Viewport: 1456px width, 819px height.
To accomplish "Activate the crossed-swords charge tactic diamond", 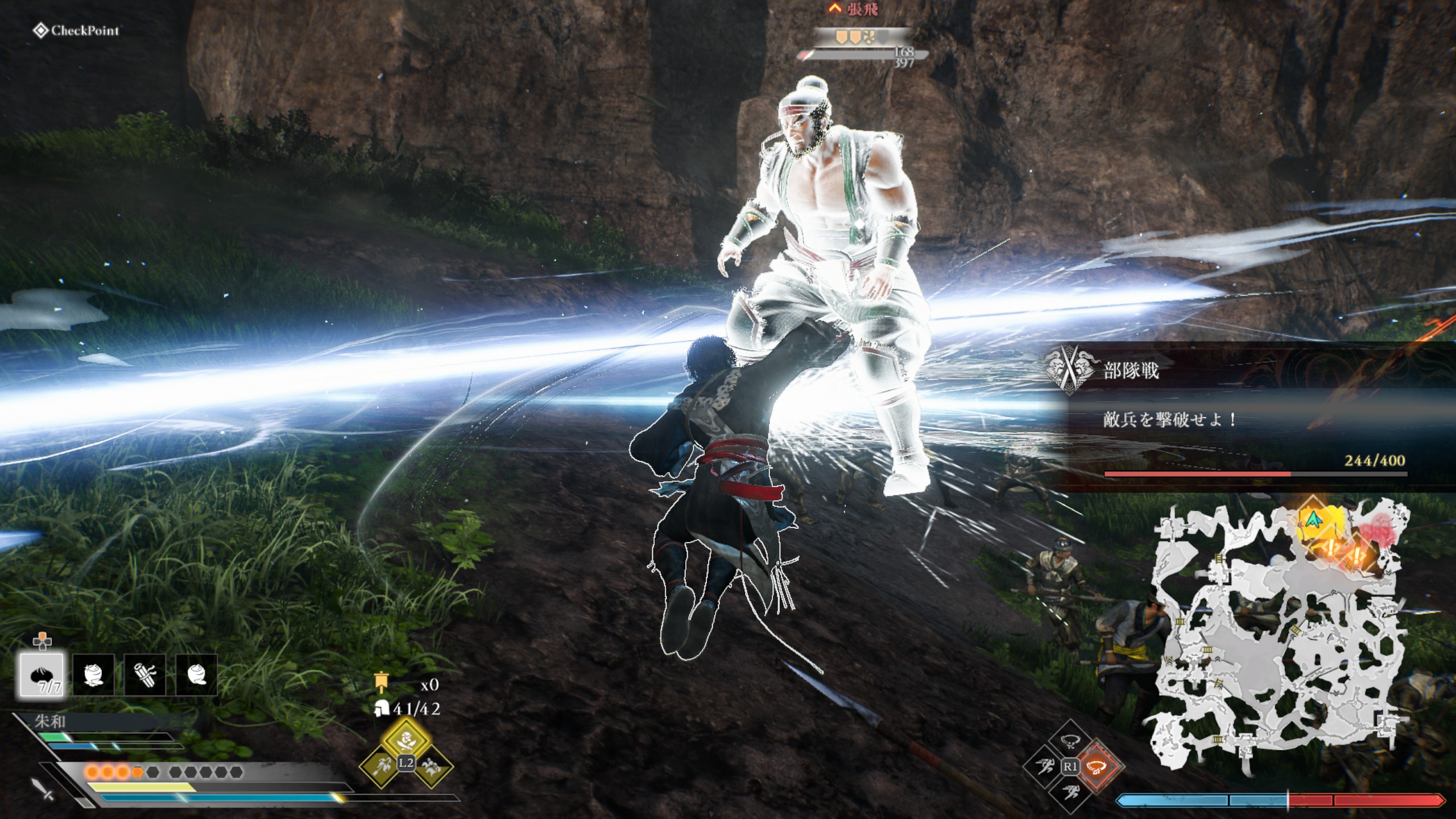I will [406, 741].
